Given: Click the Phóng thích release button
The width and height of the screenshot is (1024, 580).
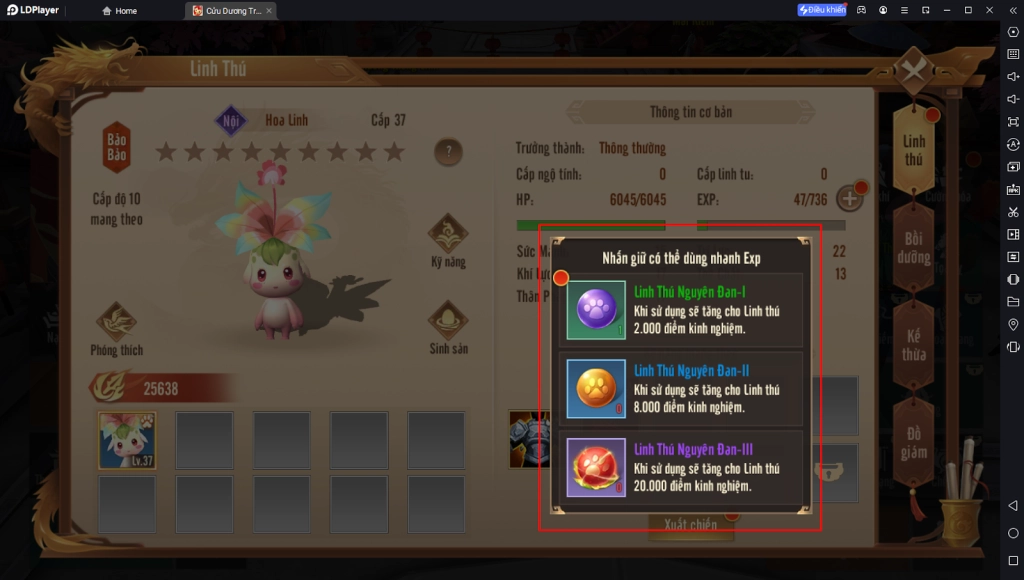Looking at the screenshot, I should pos(117,329).
